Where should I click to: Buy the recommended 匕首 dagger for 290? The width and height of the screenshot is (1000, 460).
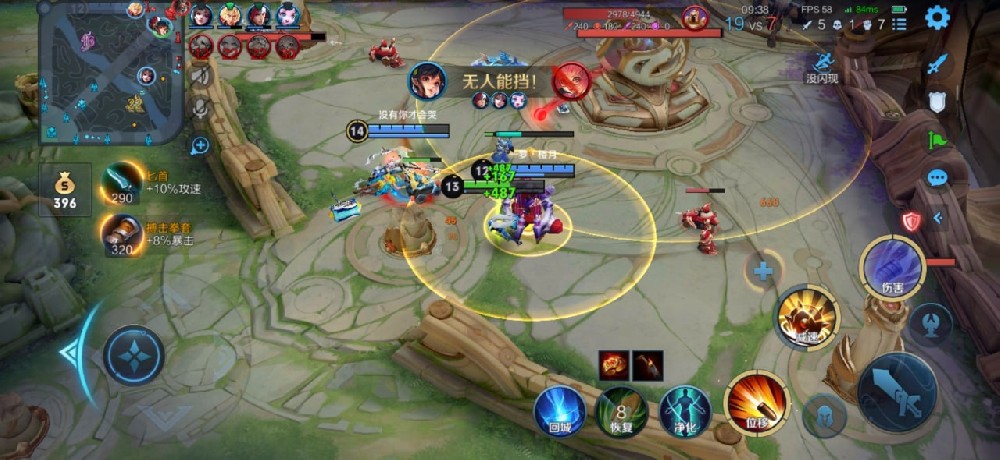tap(122, 184)
